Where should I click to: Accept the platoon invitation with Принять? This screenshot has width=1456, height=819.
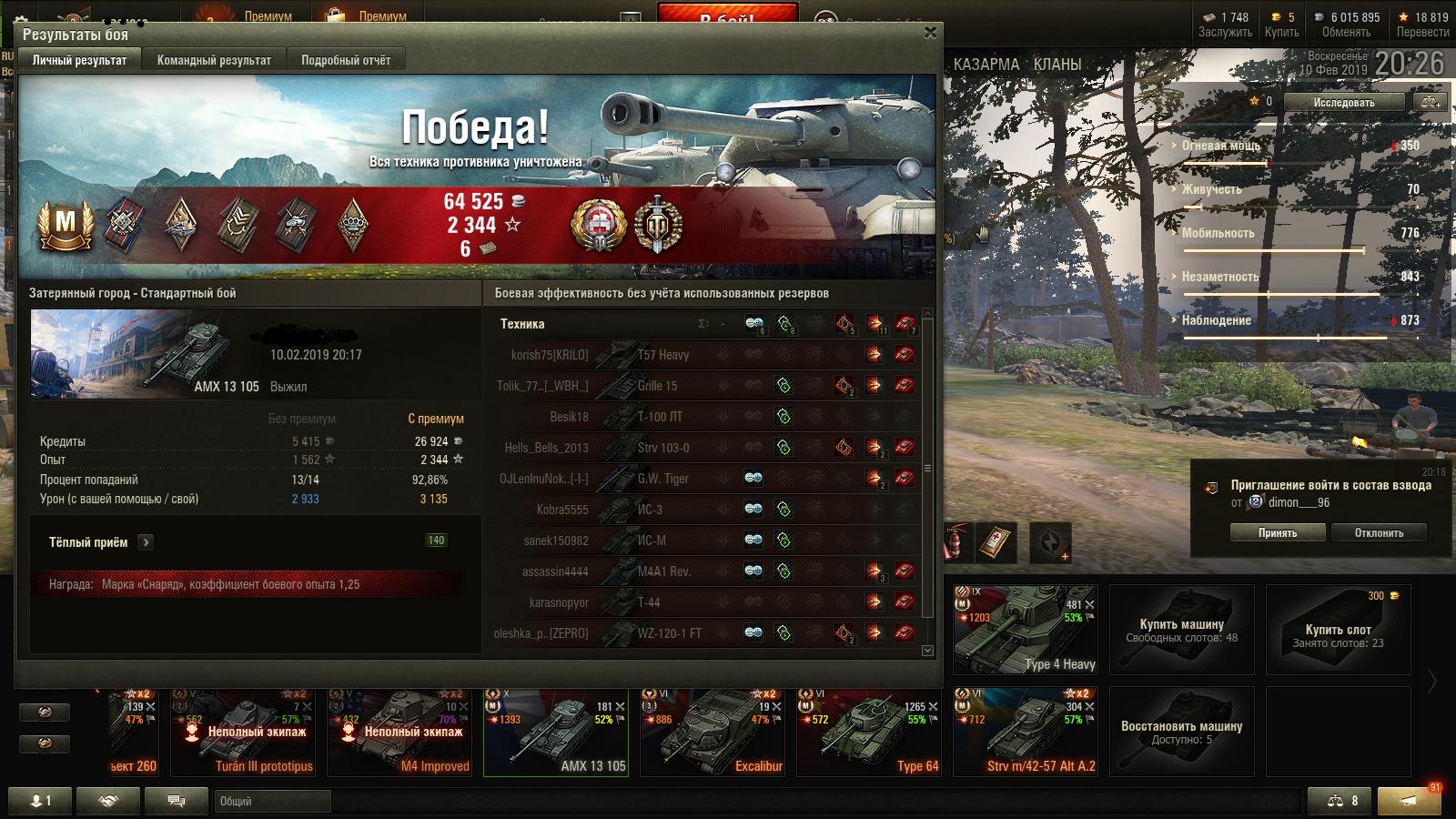point(1277,533)
